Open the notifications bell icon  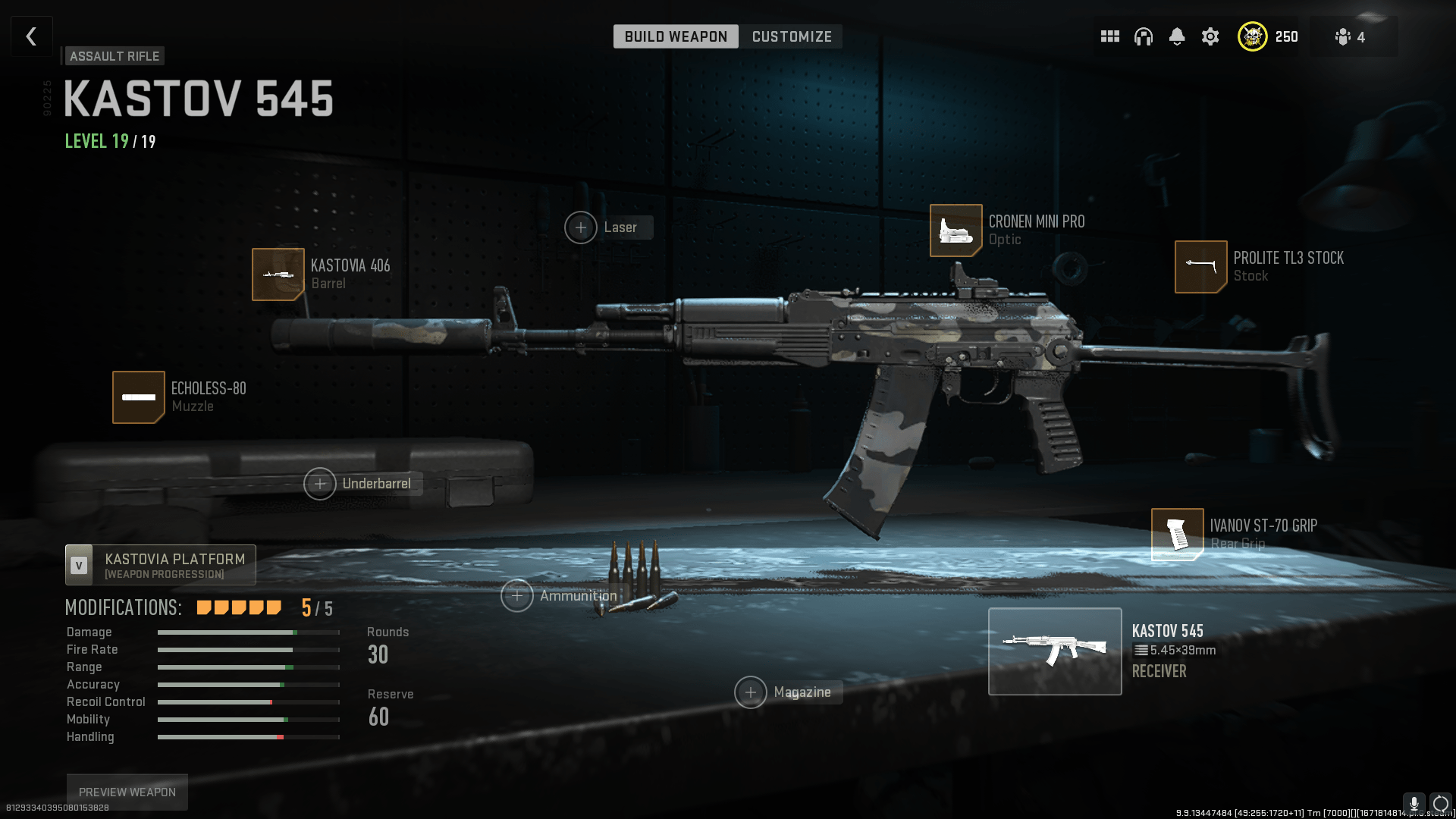pyautogui.click(x=1177, y=36)
